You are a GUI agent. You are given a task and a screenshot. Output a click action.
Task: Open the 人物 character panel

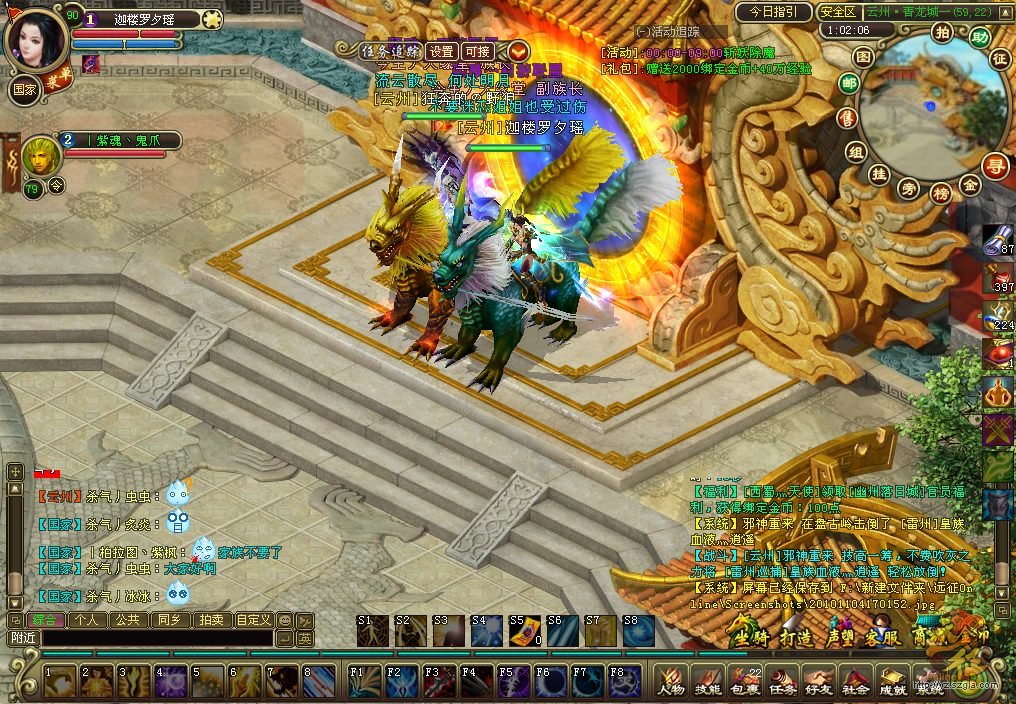tap(670, 679)
